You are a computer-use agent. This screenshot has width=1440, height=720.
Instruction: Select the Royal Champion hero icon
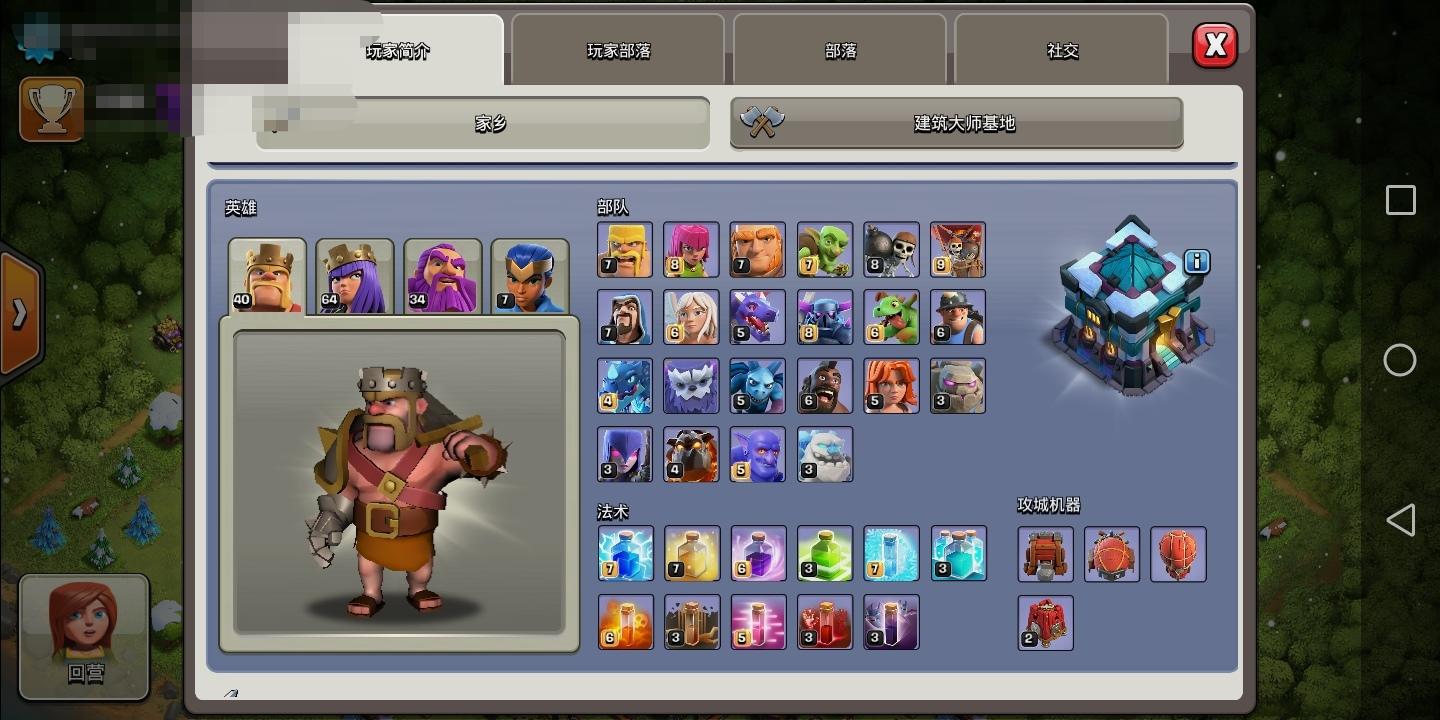point(530,275)
